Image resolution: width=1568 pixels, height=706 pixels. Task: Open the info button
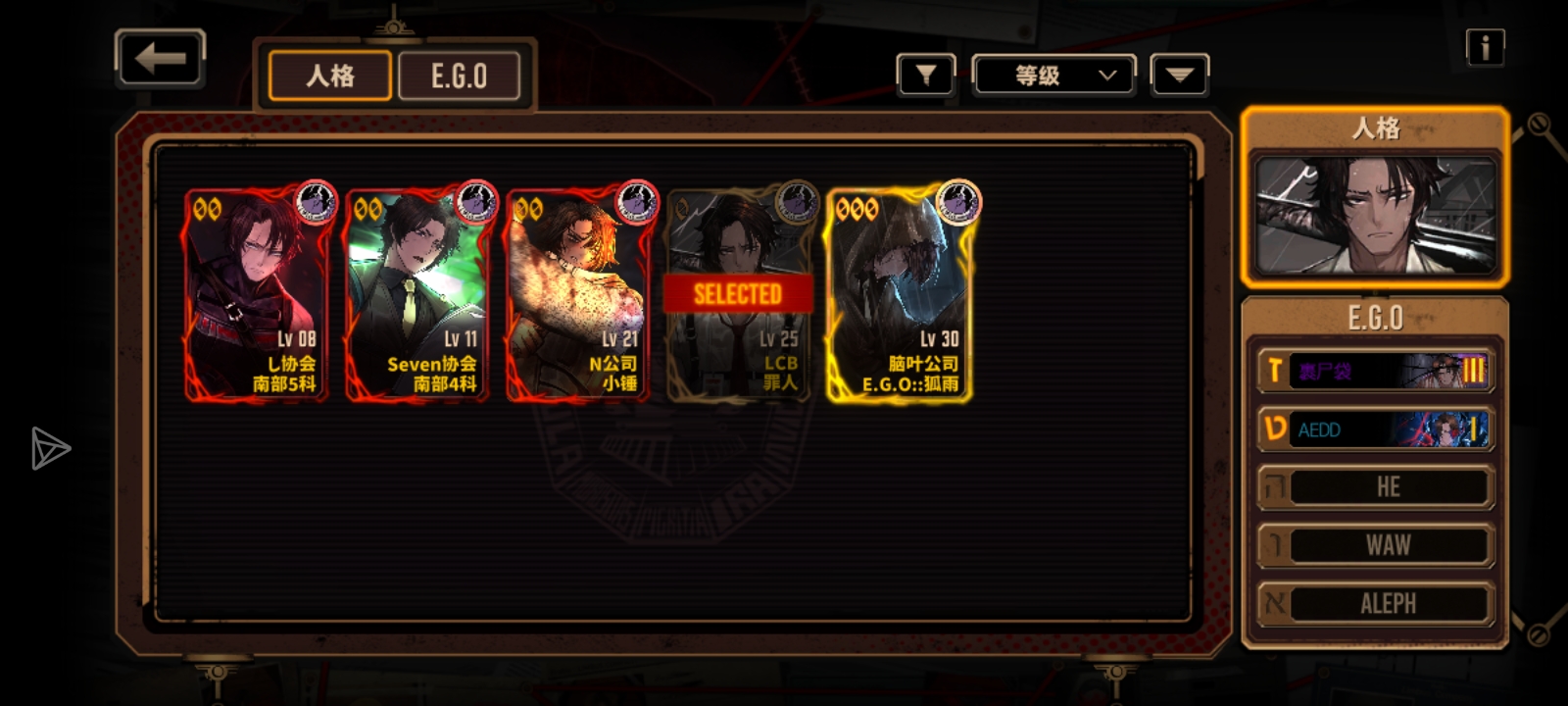click(x=1485, y=47)
